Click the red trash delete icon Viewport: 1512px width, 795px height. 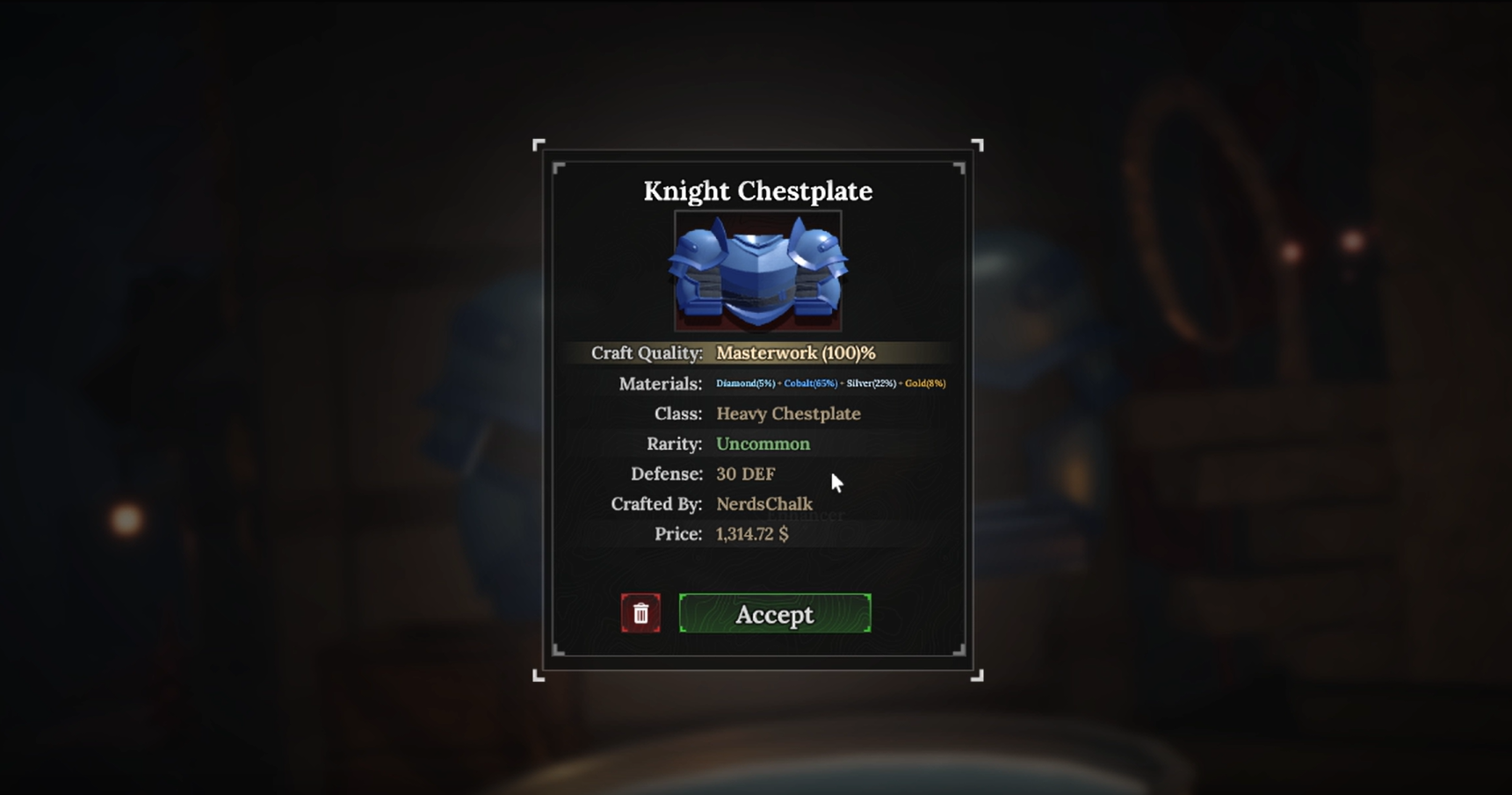point(640,613)
